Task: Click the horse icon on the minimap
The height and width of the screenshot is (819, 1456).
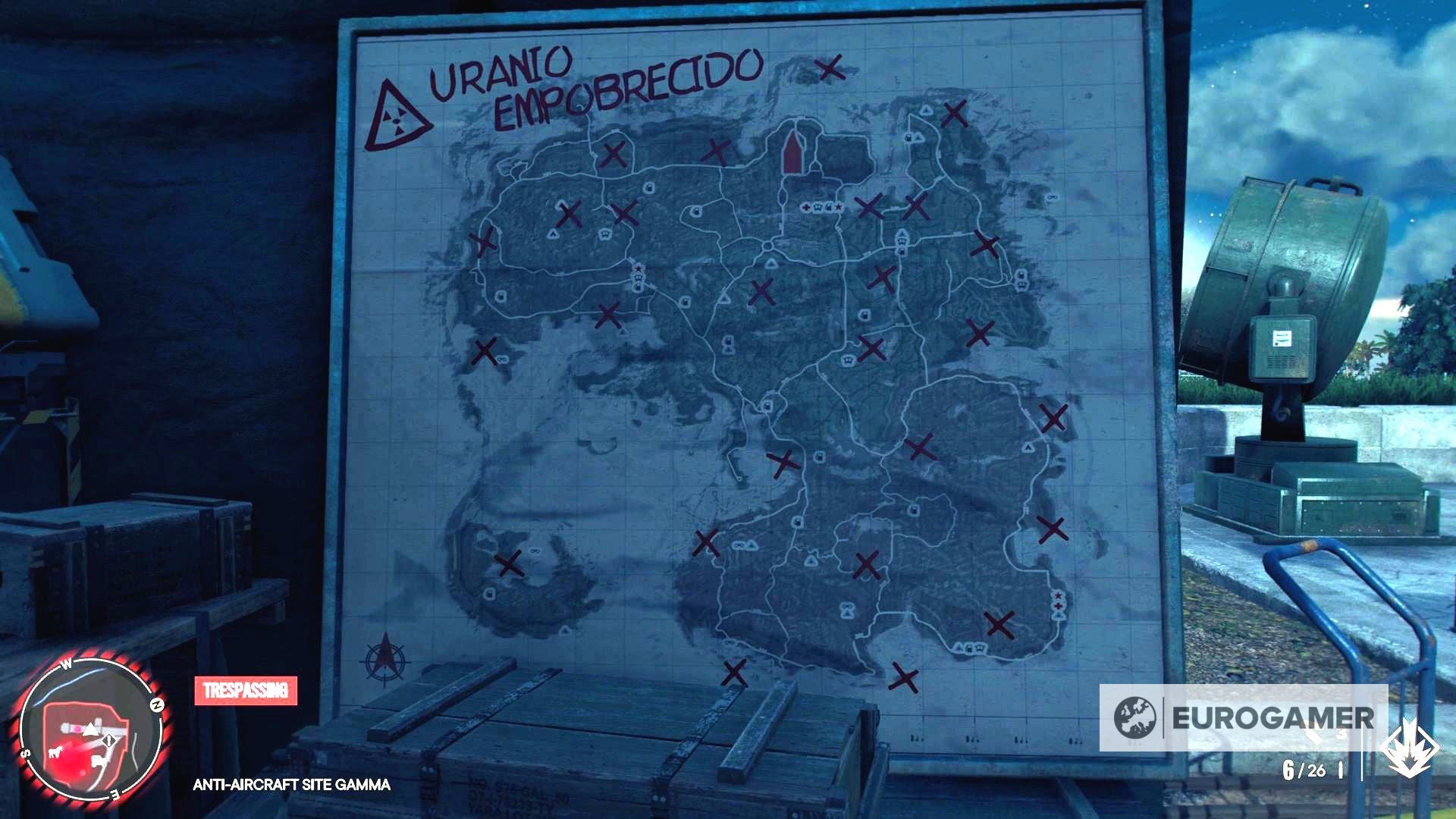Action: [55, 753]
